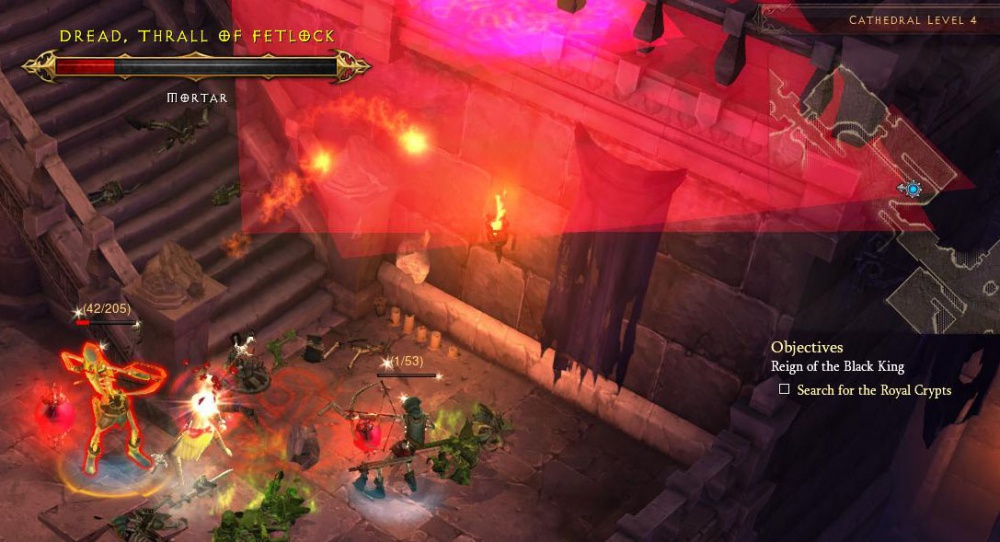Click the blue player marker on the minimap
This screenshot has height=542, width=1000.
pos(912,188)
